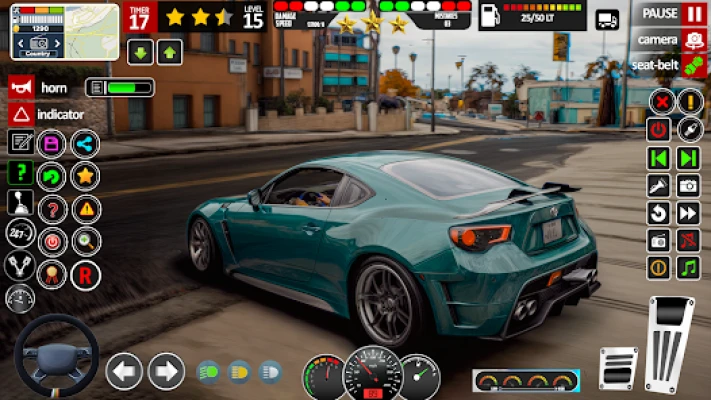Switch the camera view

coord(671,38)
